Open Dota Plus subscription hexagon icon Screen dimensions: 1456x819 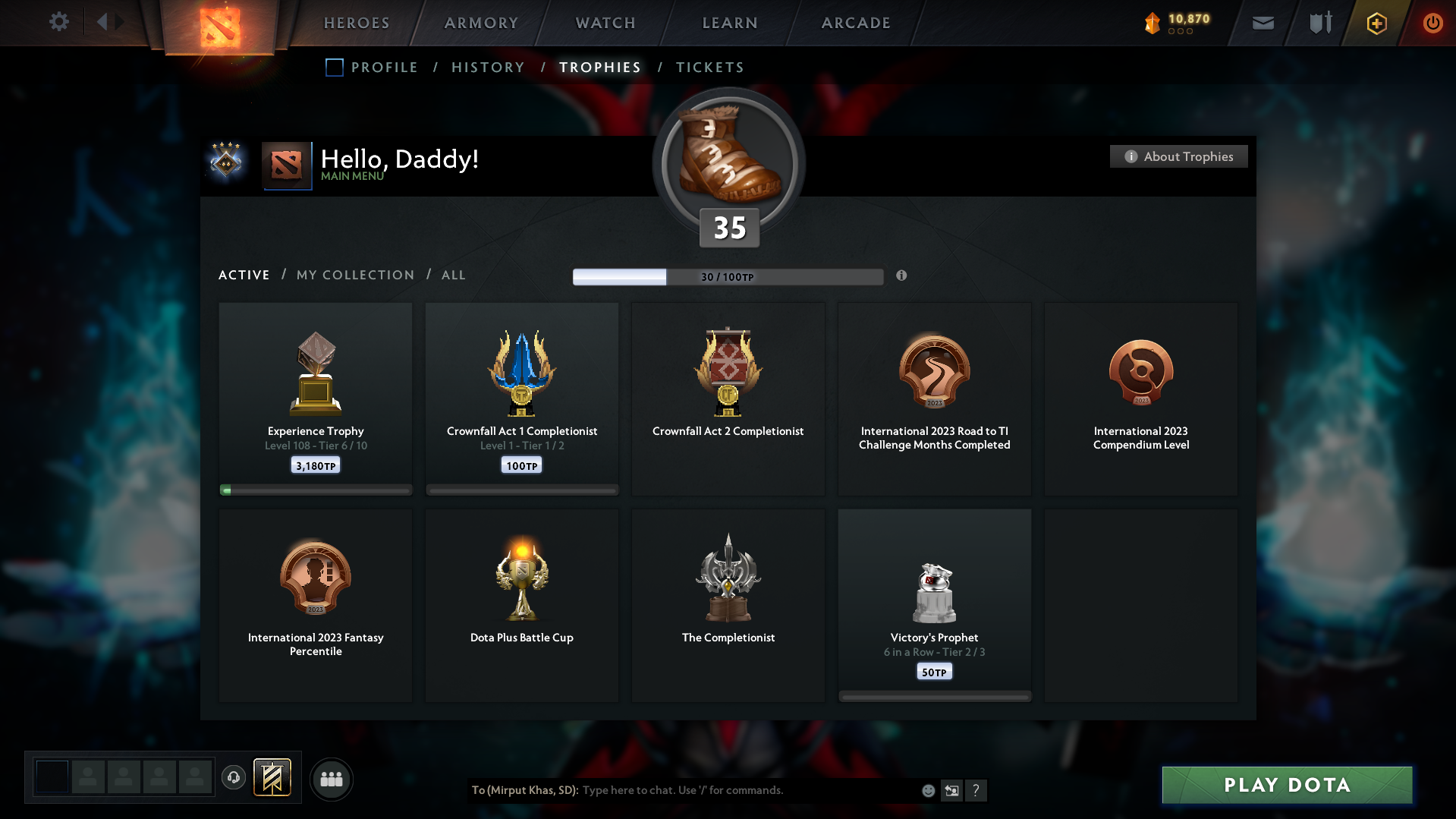1376,23
